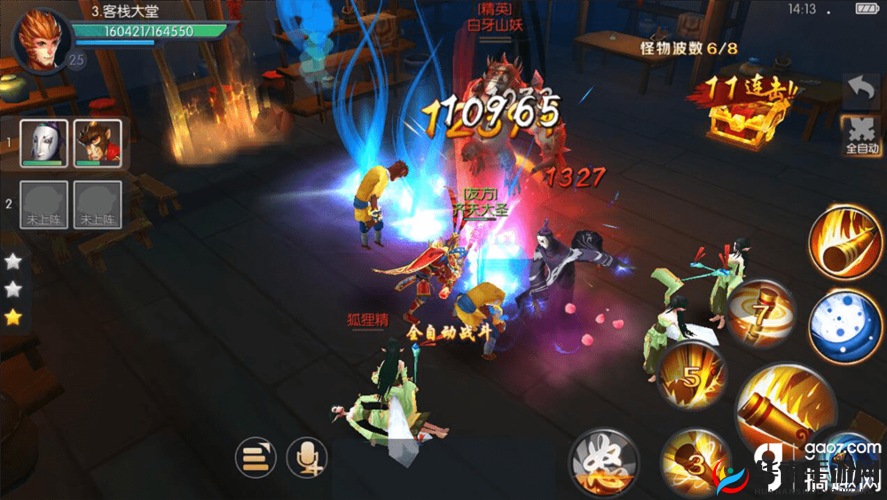Trigger the 怒 rage skill button
Image resolution: width=887 pixels, height=500 pixels.
point(603,462)
